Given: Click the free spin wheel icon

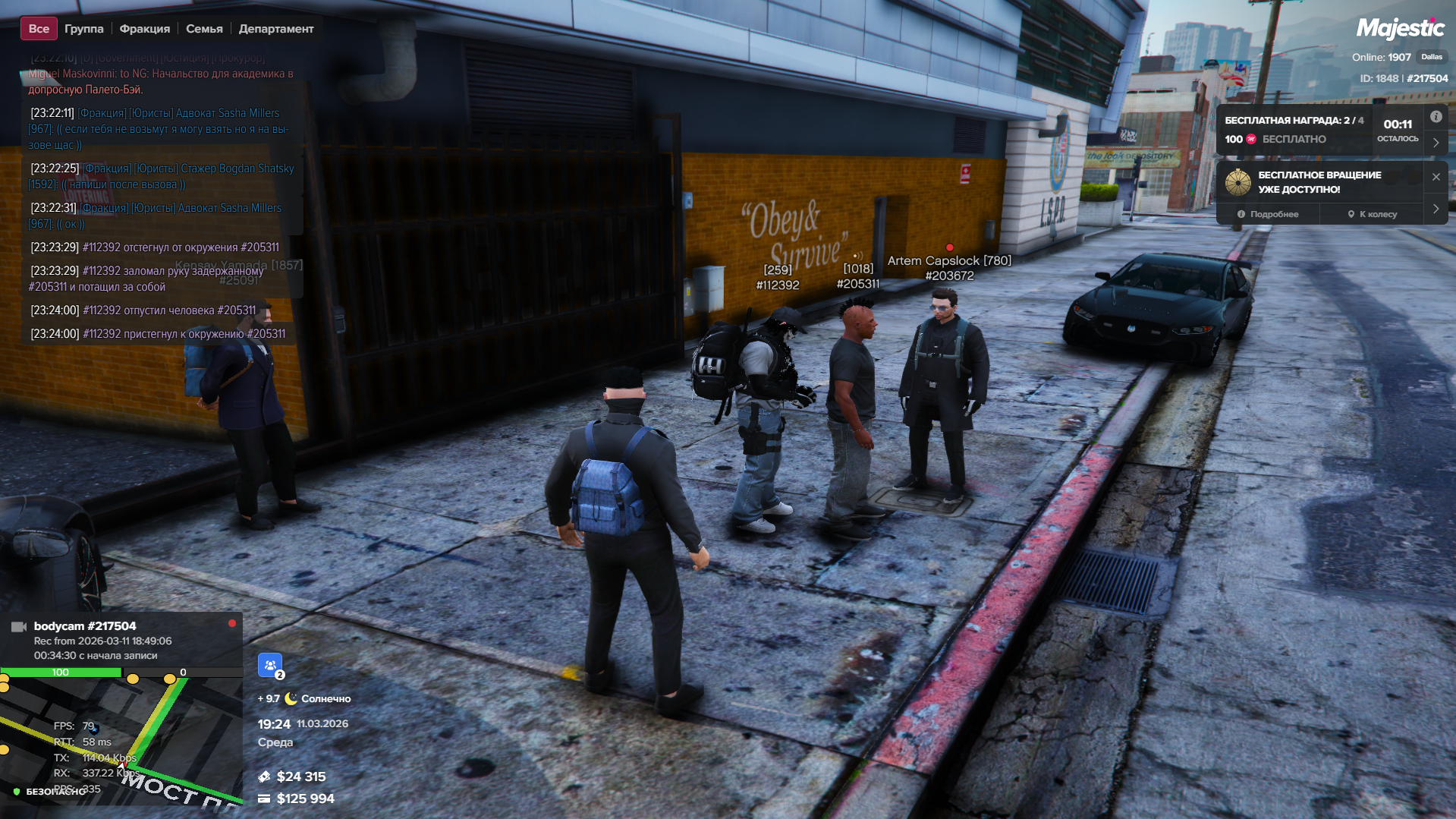Looking at the screenshot, I should 1237,182.
